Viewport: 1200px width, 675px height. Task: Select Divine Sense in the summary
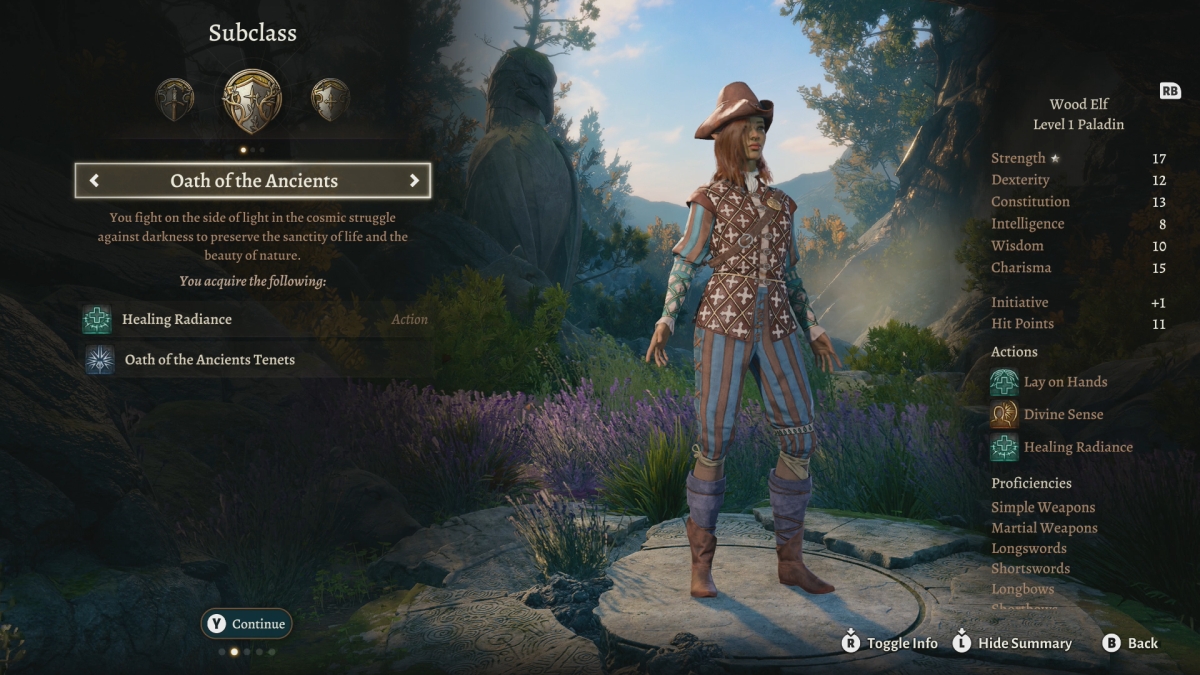(x=1063, y=414)
